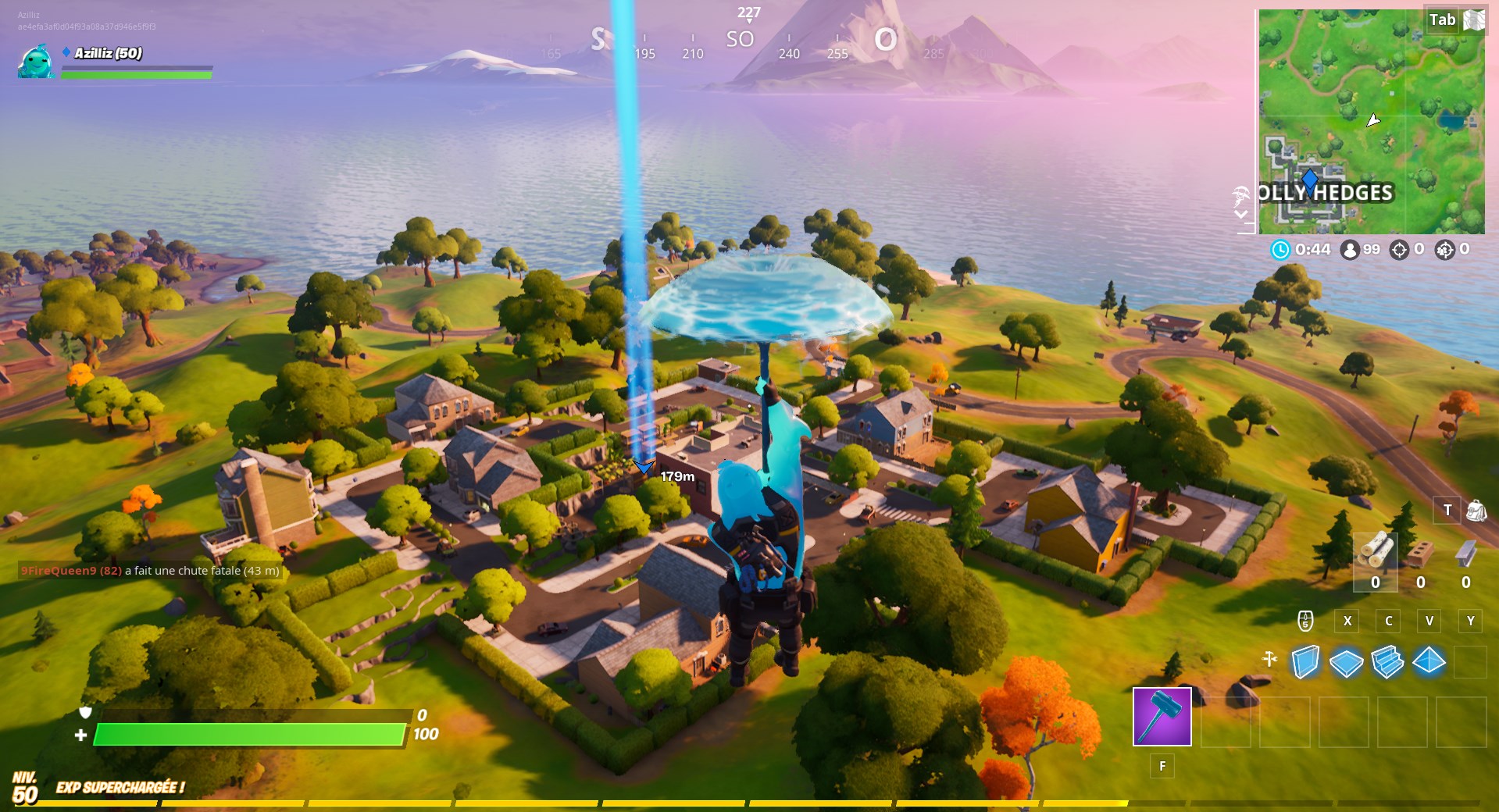This screenshot has height=812, width=1499.
Task: Click the green health bar
Action: 250,735
